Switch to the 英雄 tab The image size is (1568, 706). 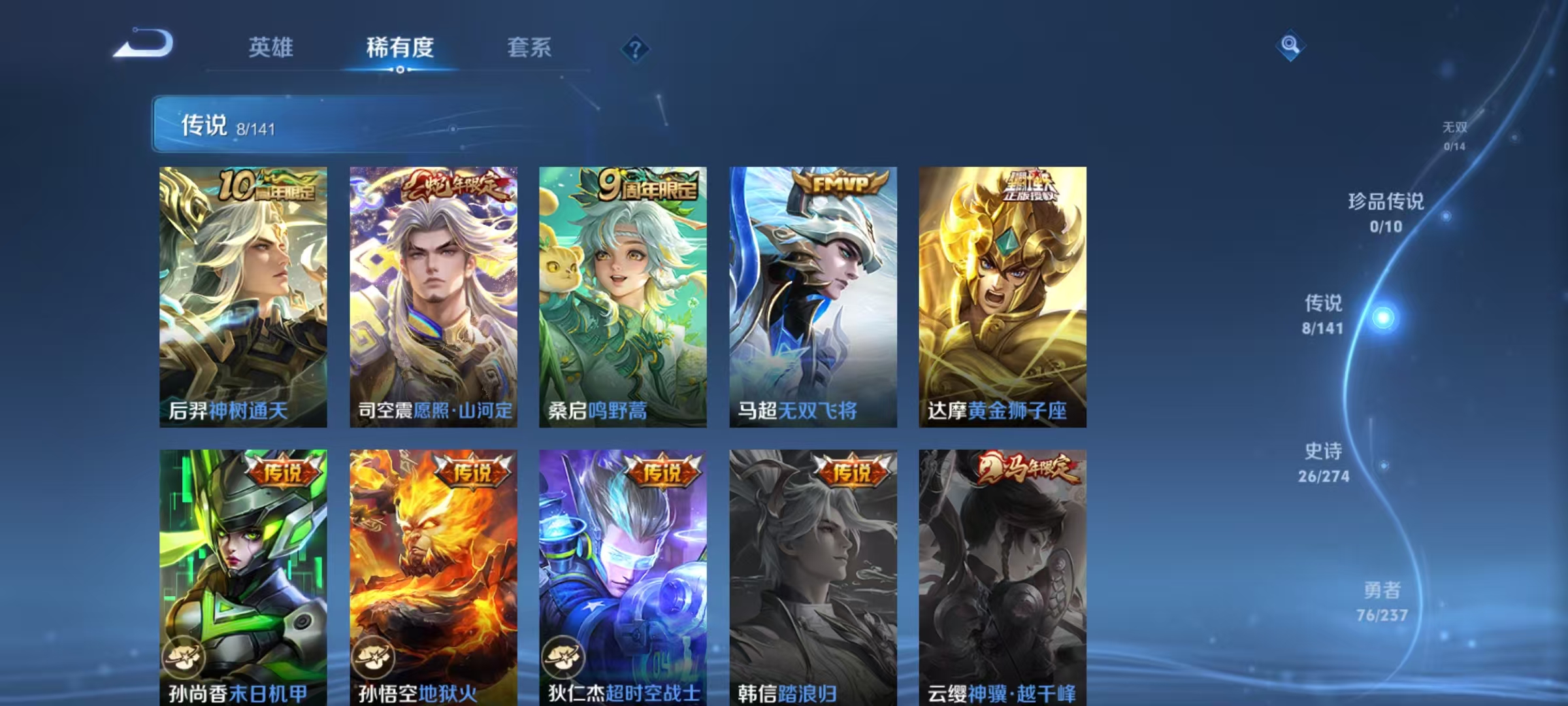(x=272, y=47)
